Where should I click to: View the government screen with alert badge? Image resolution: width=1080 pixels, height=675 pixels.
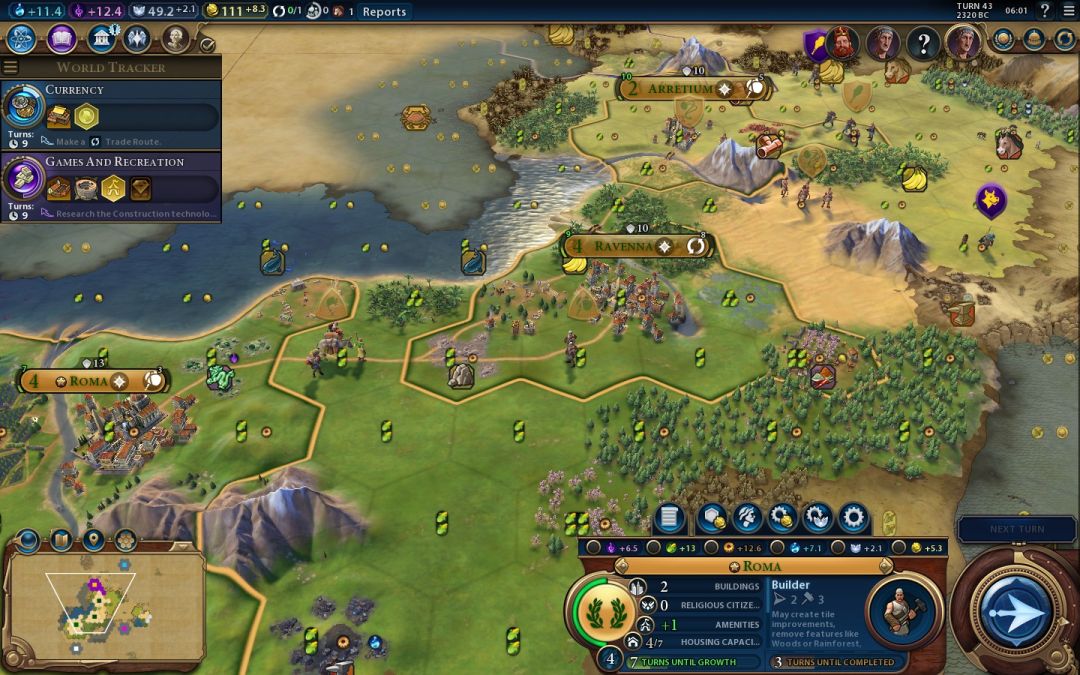point(101,39)
